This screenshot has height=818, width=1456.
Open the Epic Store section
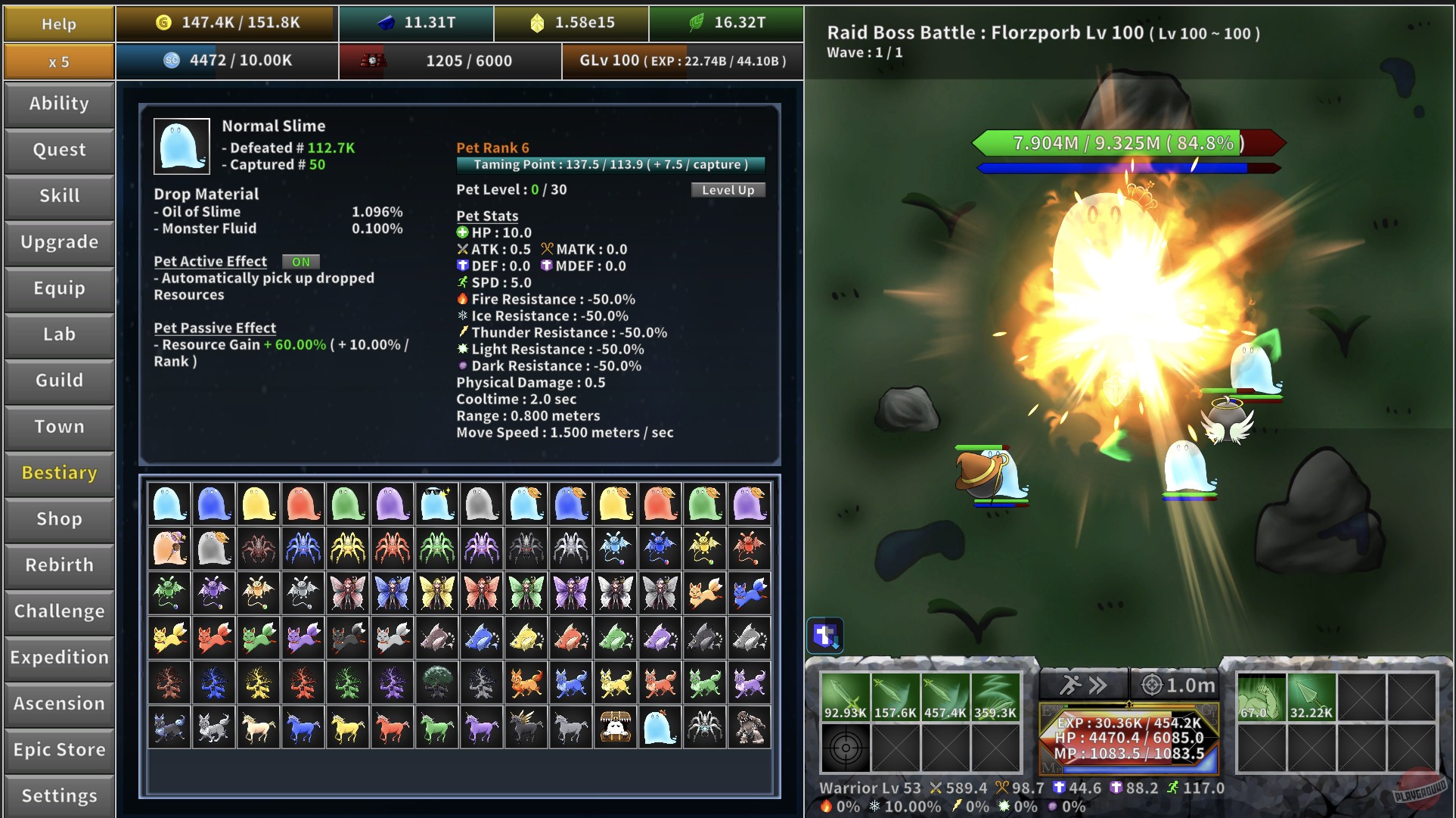click(58, 750)
